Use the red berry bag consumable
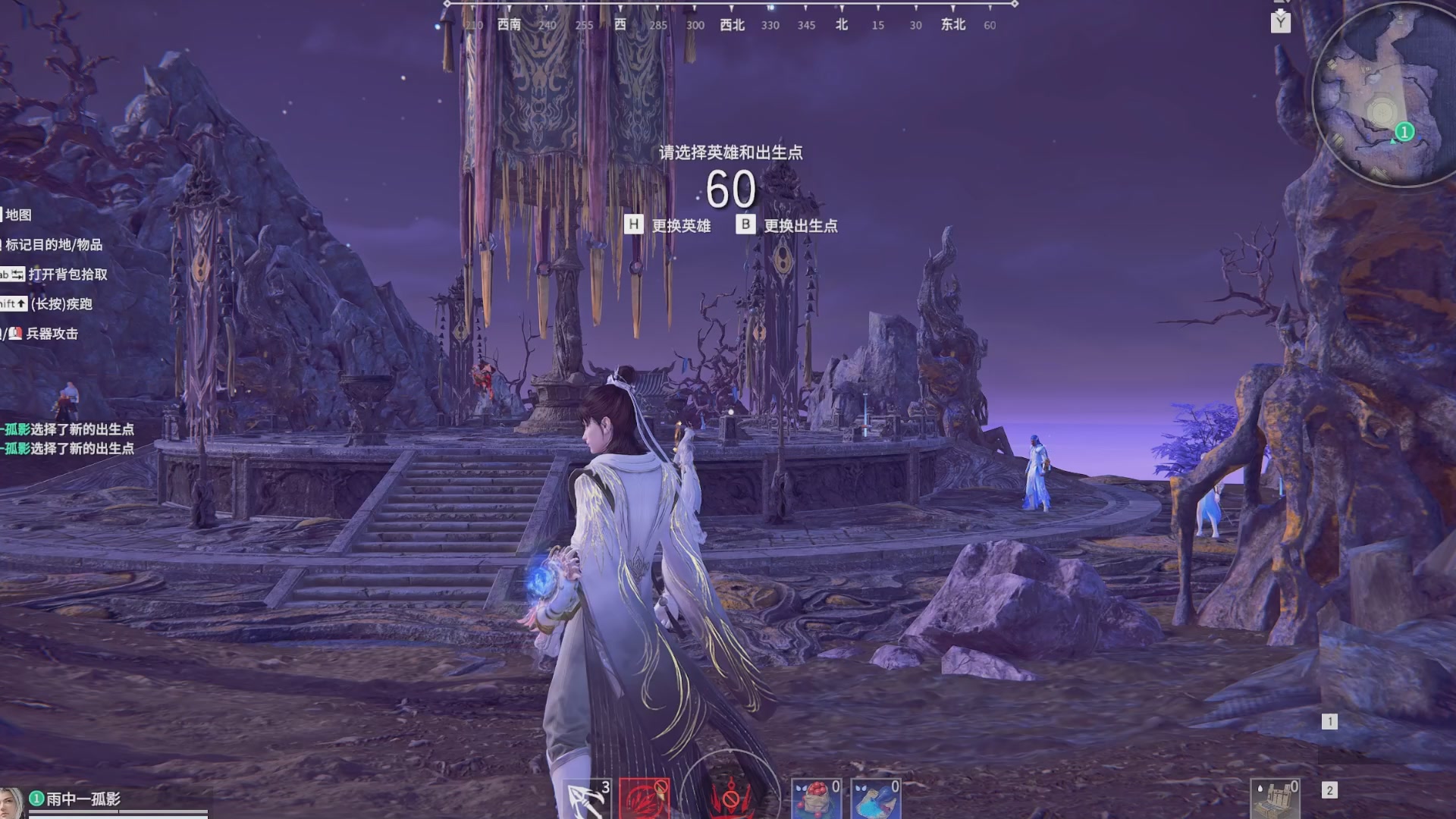1456x819 pixels. point(815,799)
